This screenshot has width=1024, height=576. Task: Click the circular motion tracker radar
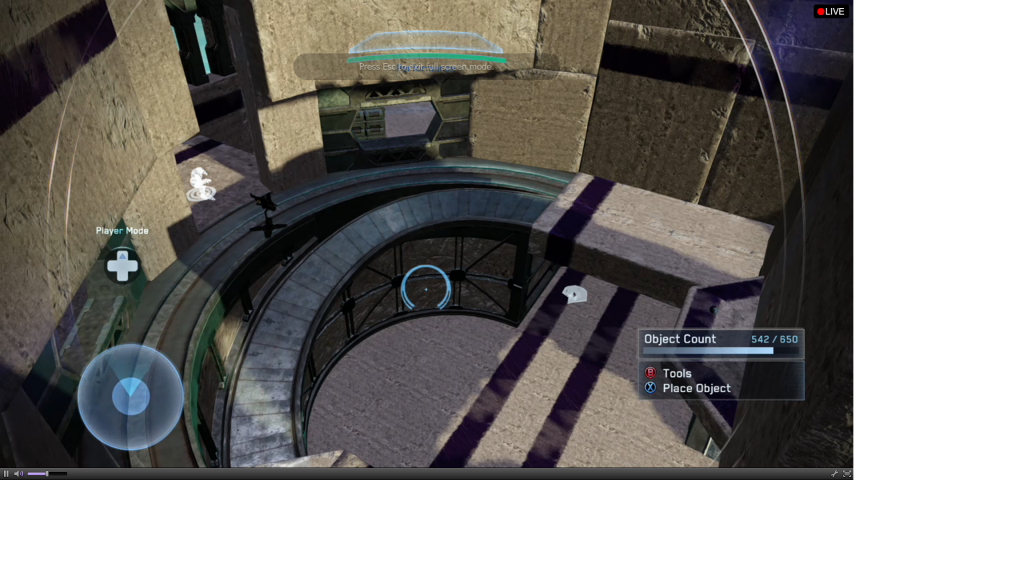[130, 397]
